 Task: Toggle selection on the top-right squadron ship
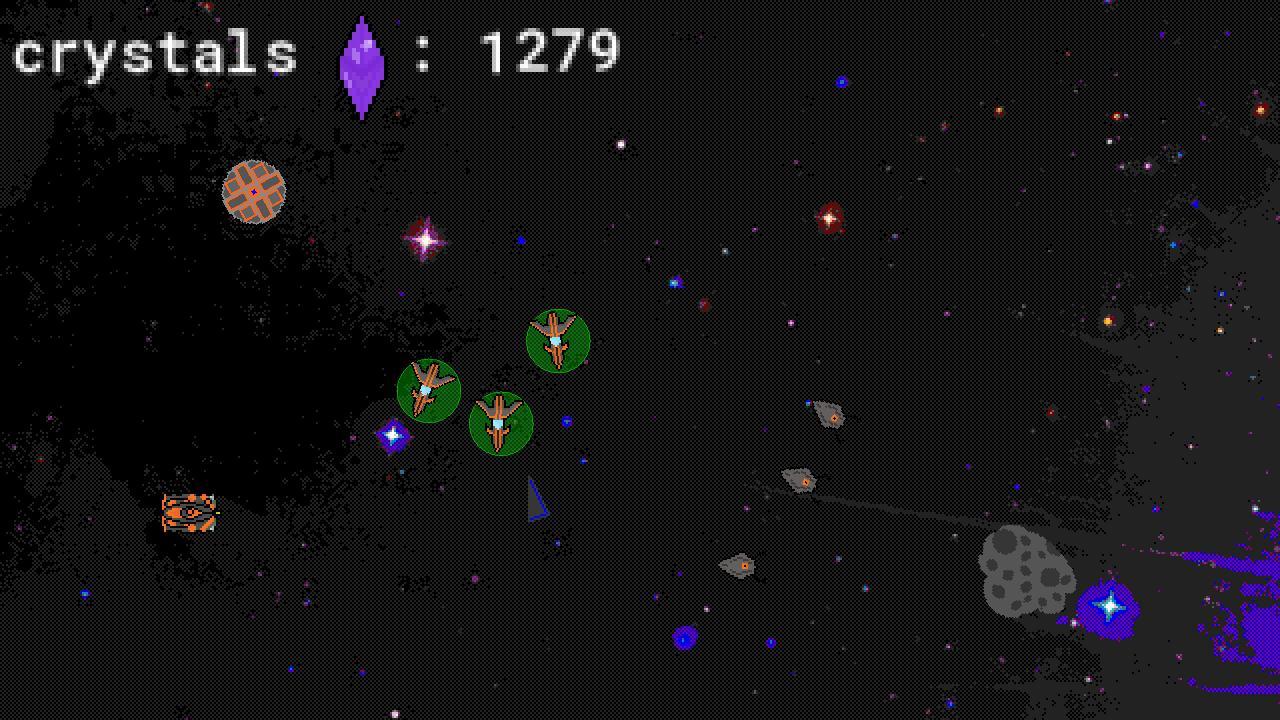click(x=557, y=340)
